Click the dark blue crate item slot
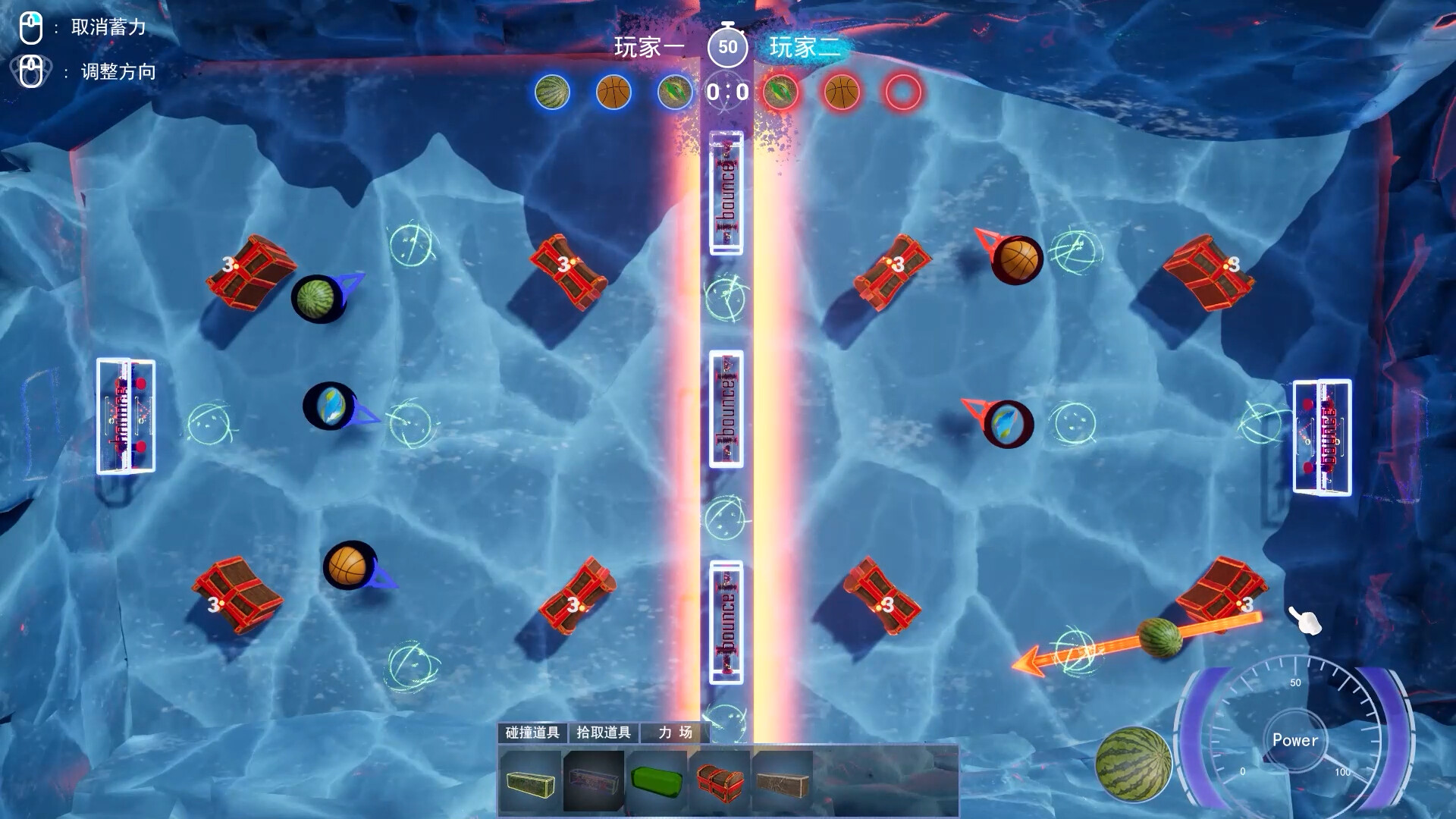Screen dimensions: 1456x819 click(591, 783)
